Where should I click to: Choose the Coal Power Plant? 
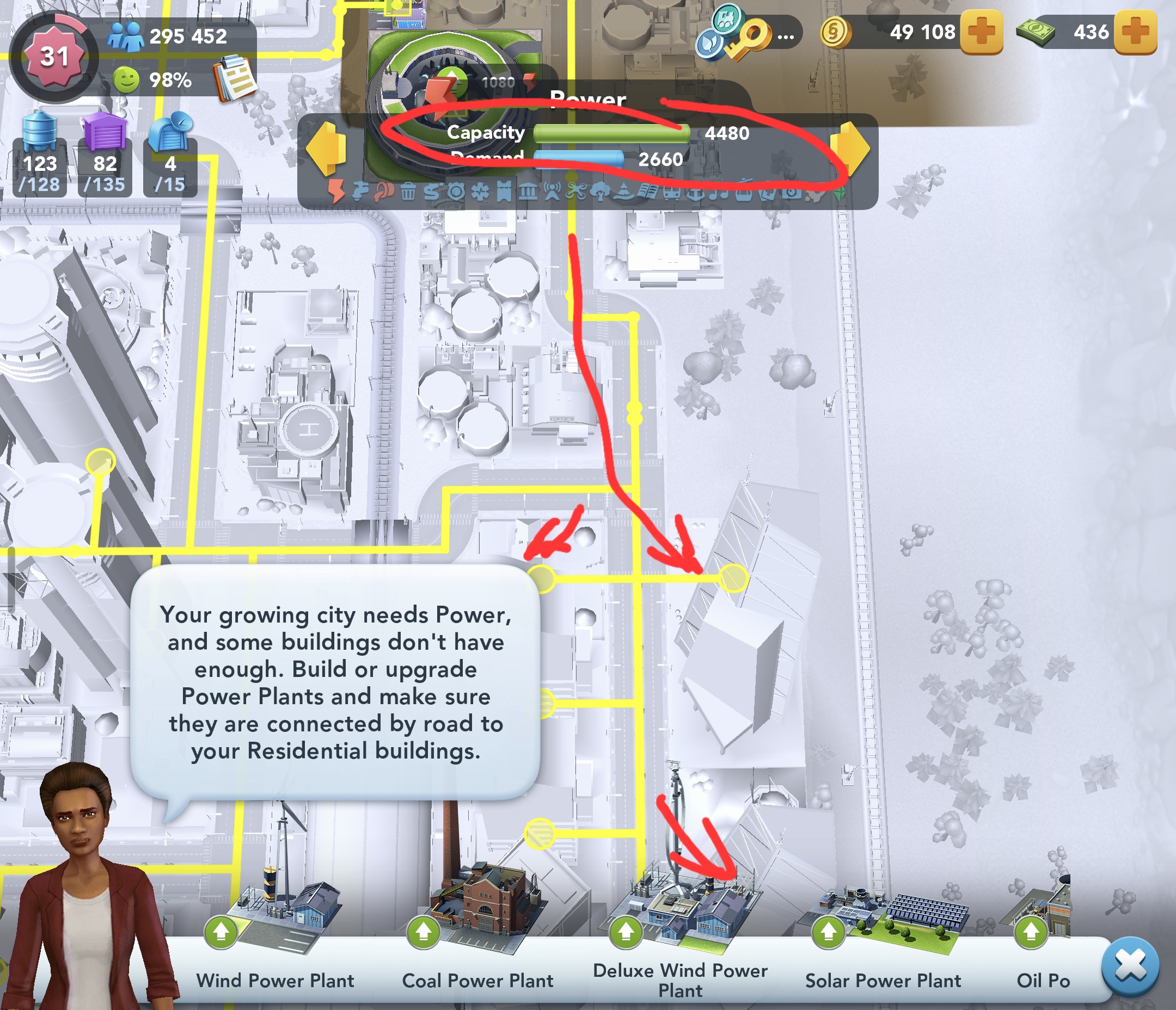[478, 931]
